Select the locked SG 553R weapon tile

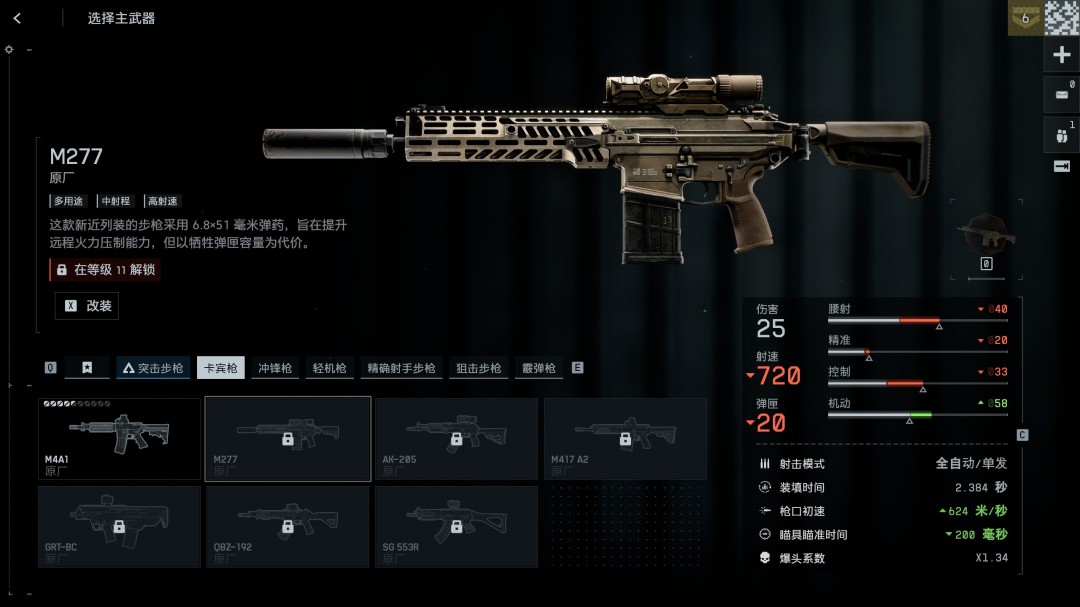[x=456, y=526]
